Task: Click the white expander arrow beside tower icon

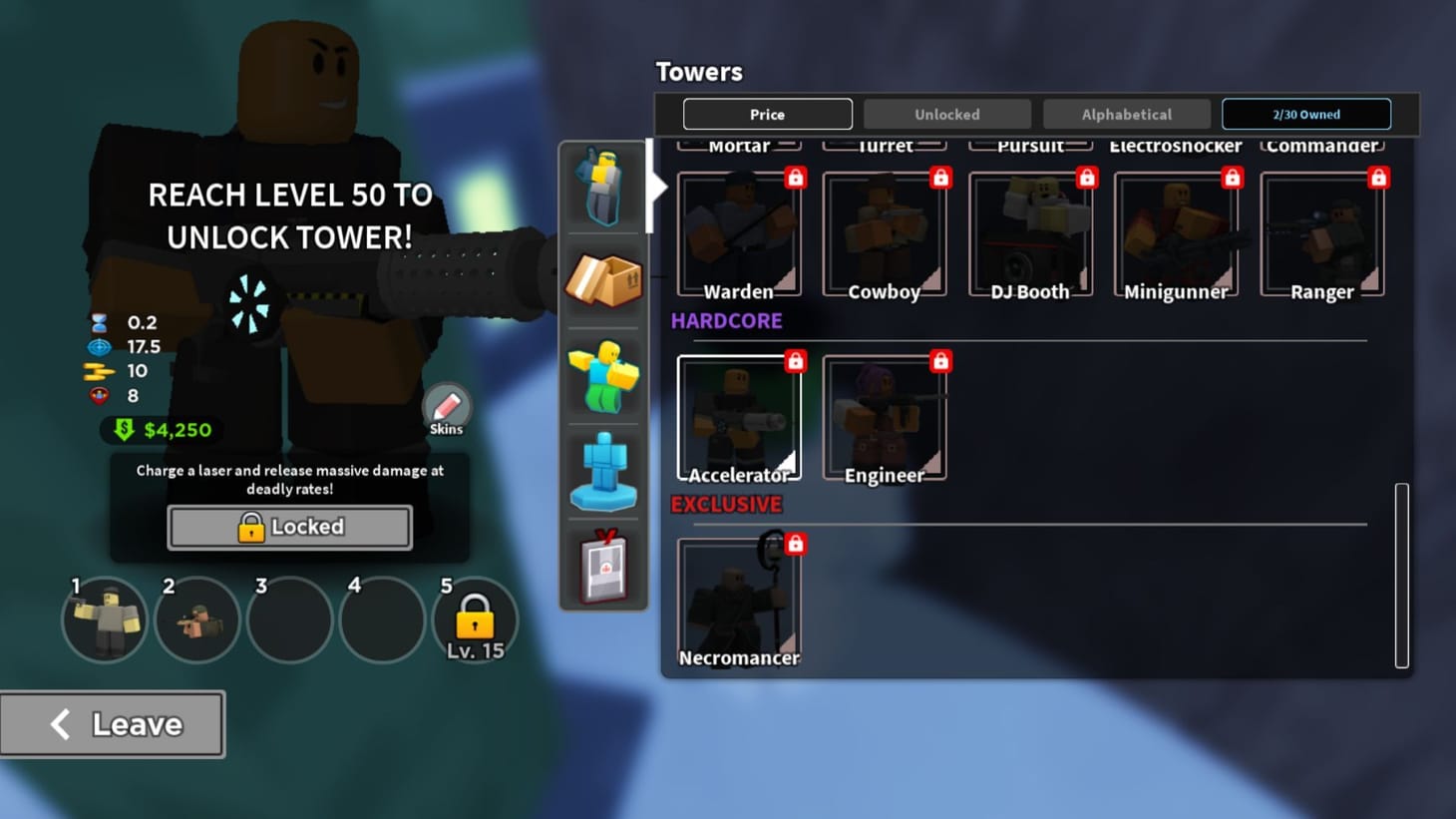Action: 657,186
